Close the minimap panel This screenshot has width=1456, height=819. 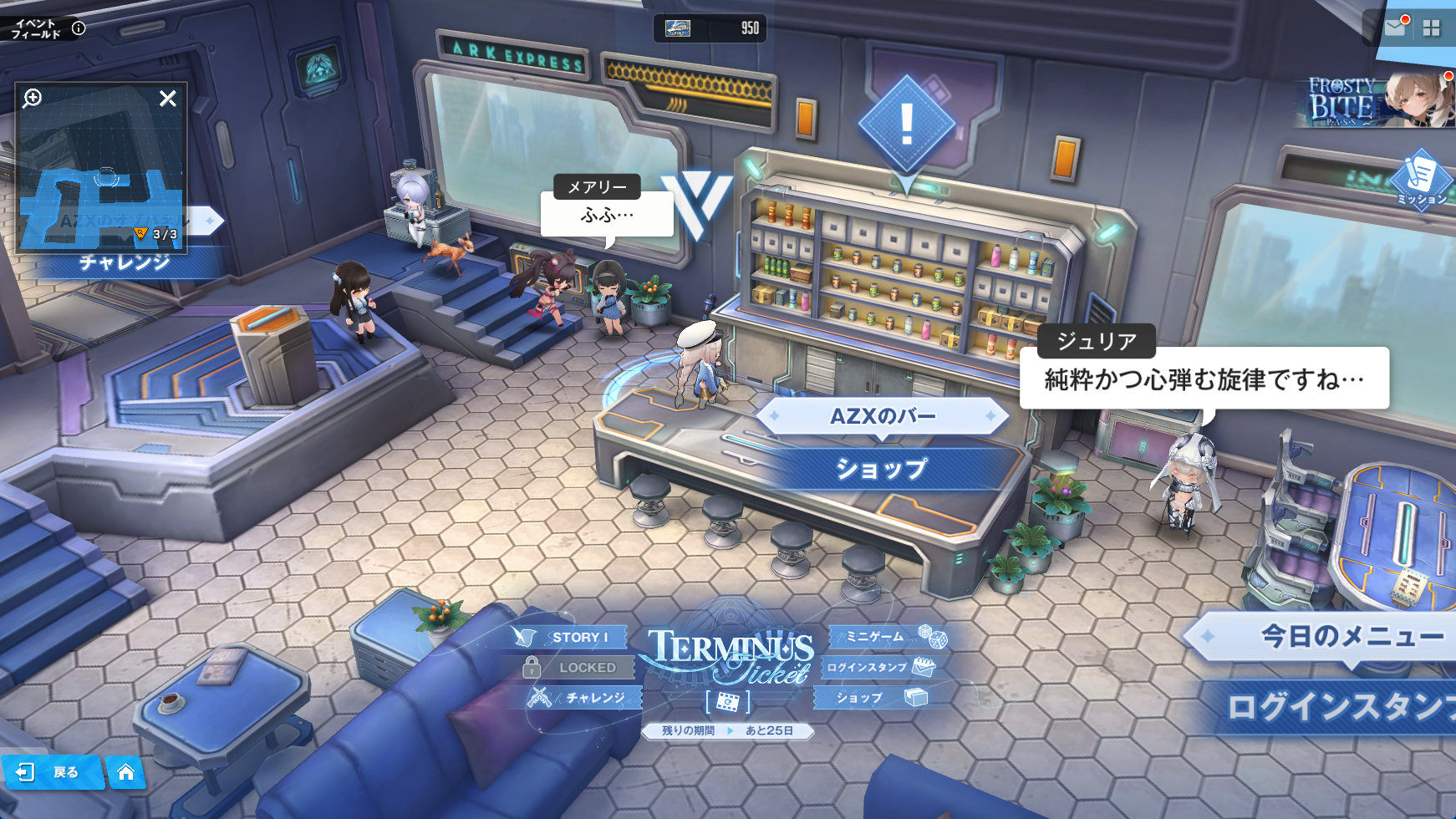[168, 99]
